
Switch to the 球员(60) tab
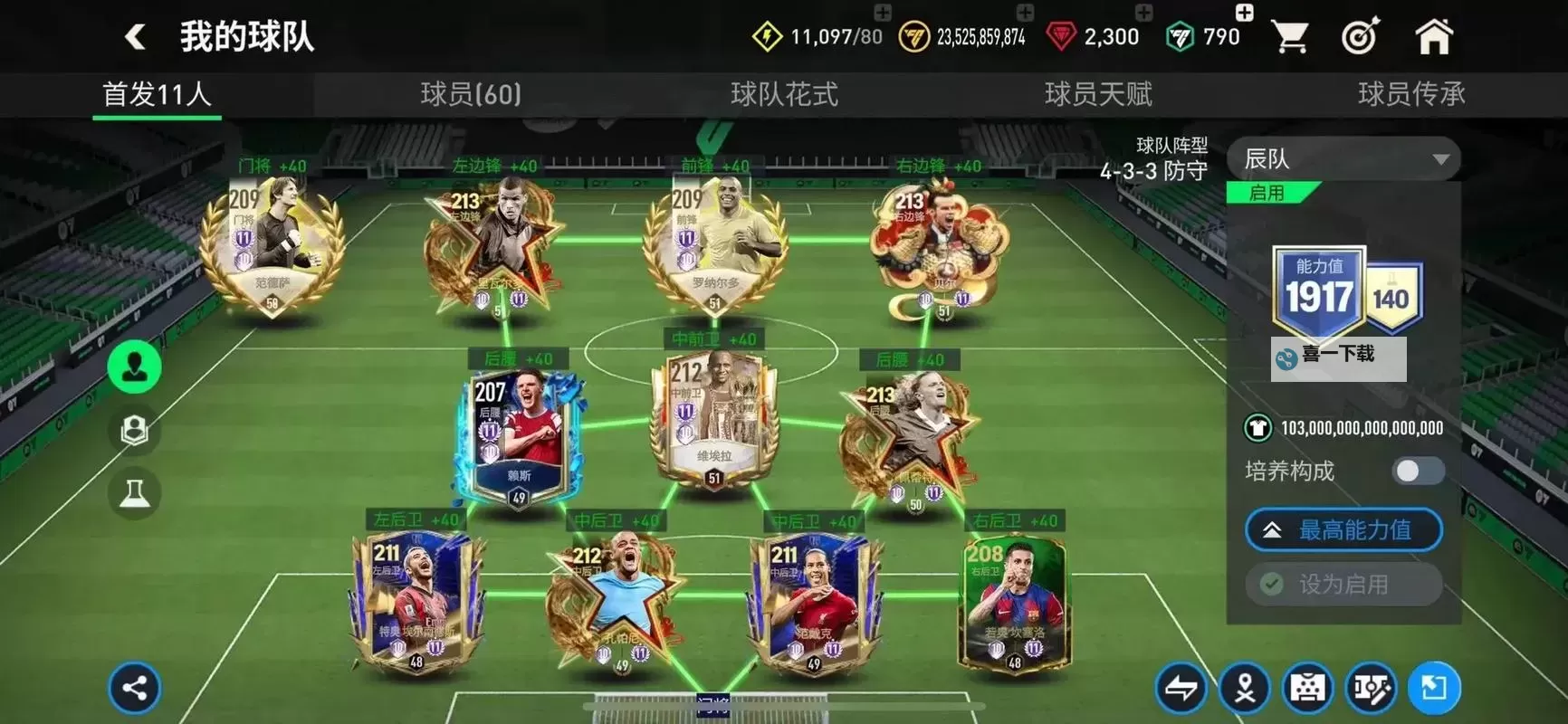471,94
